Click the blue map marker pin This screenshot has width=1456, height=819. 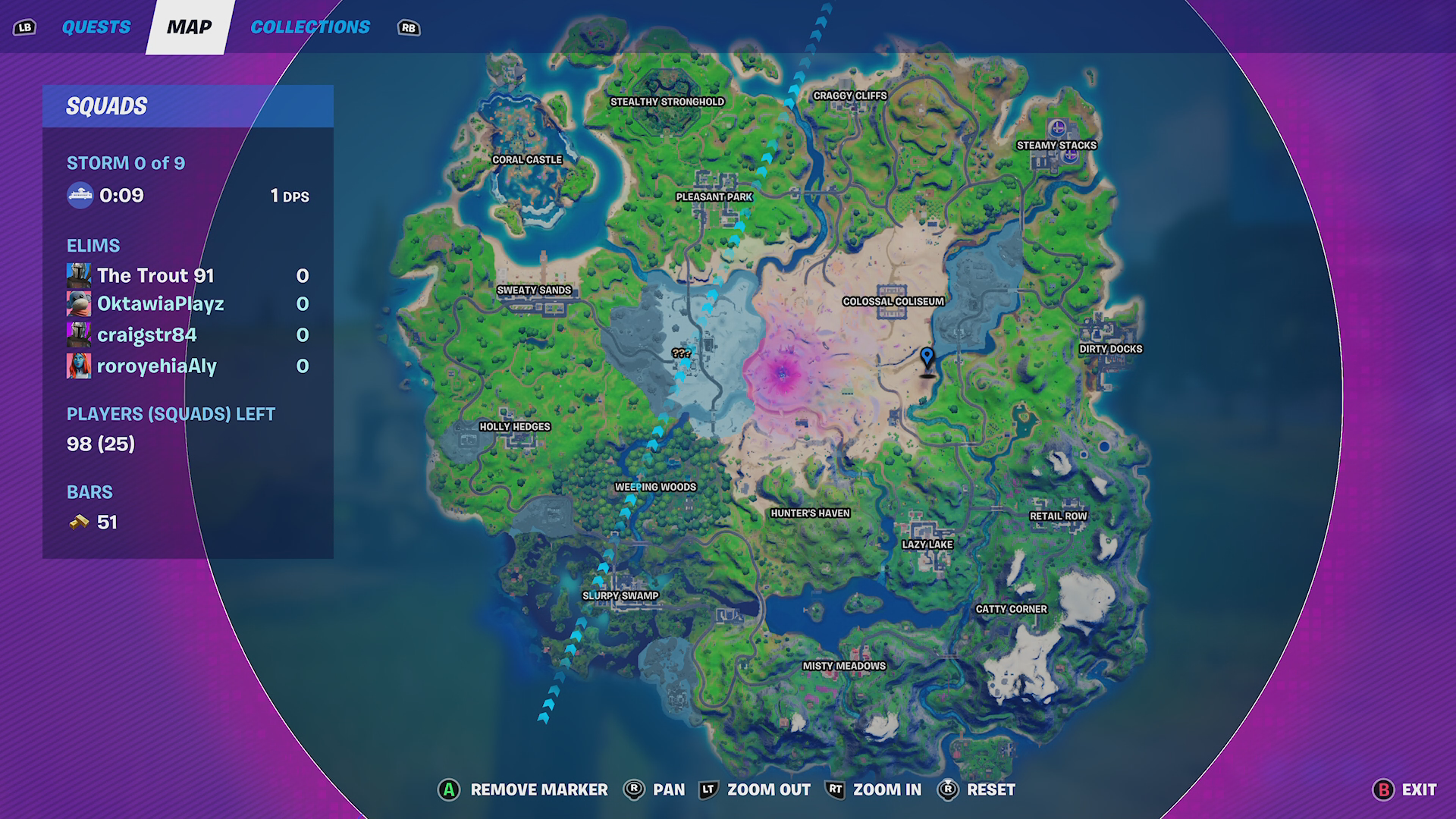(x=927, y=358)
